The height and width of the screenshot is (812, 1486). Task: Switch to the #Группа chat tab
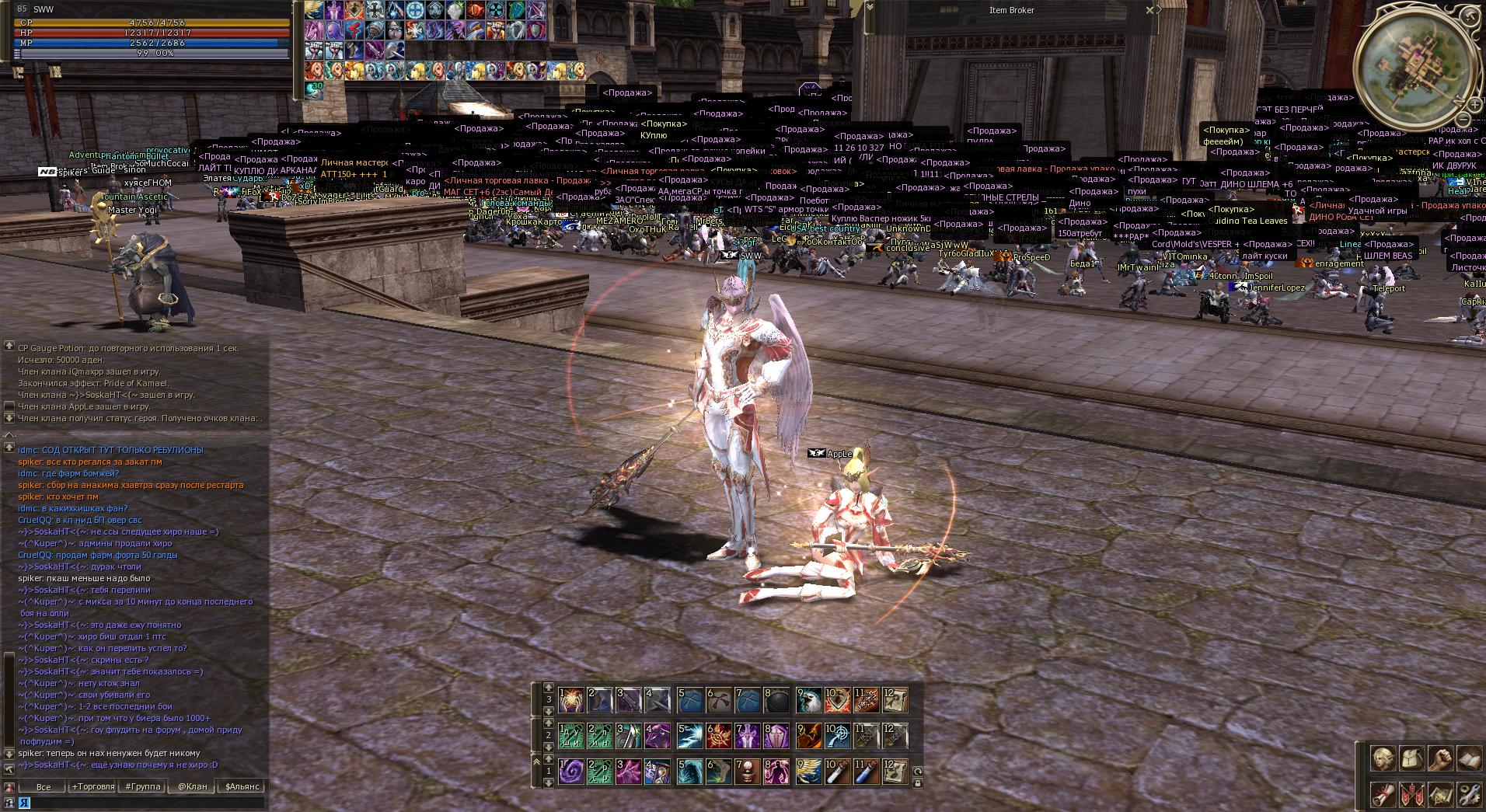(x=143, y=786)
